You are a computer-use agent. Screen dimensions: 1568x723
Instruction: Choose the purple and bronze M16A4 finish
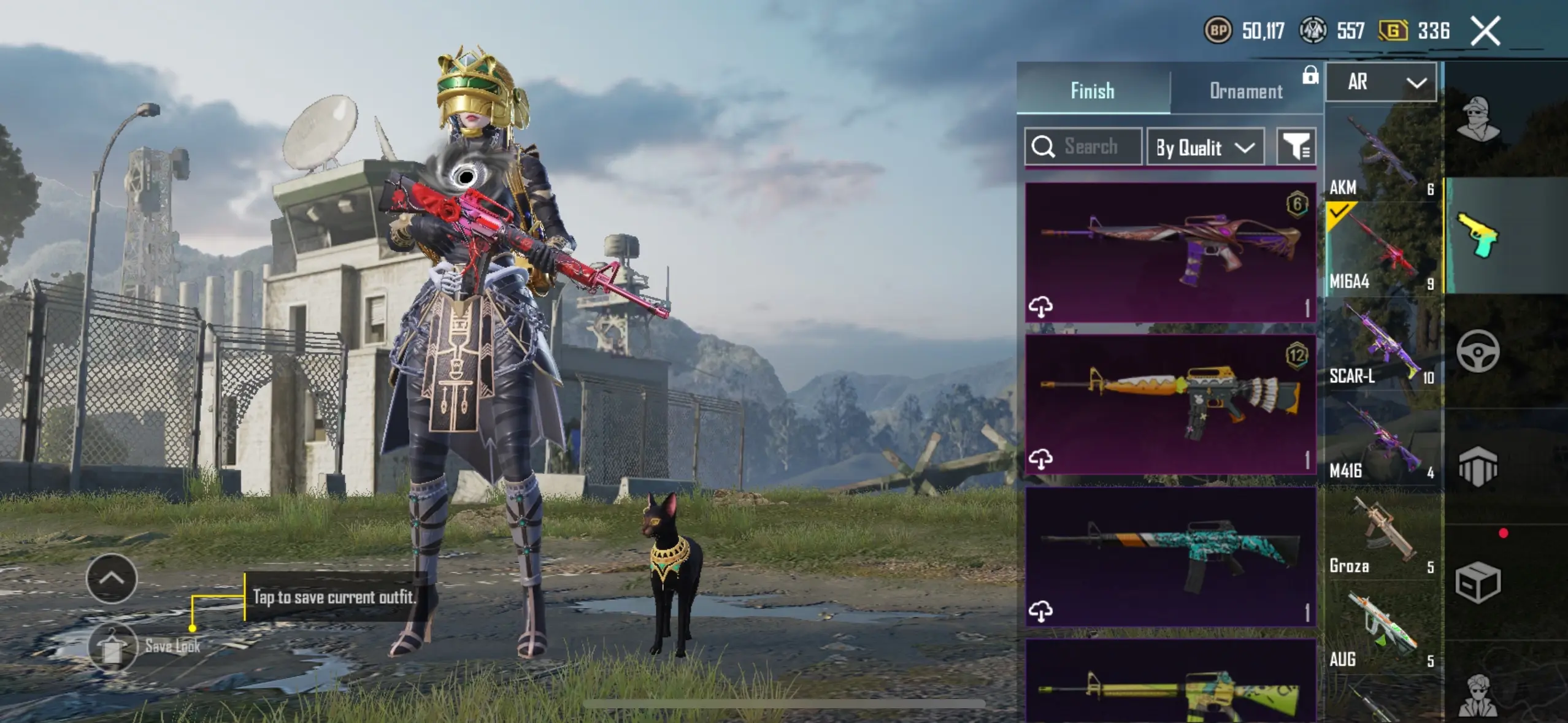tap(1170, 252)
